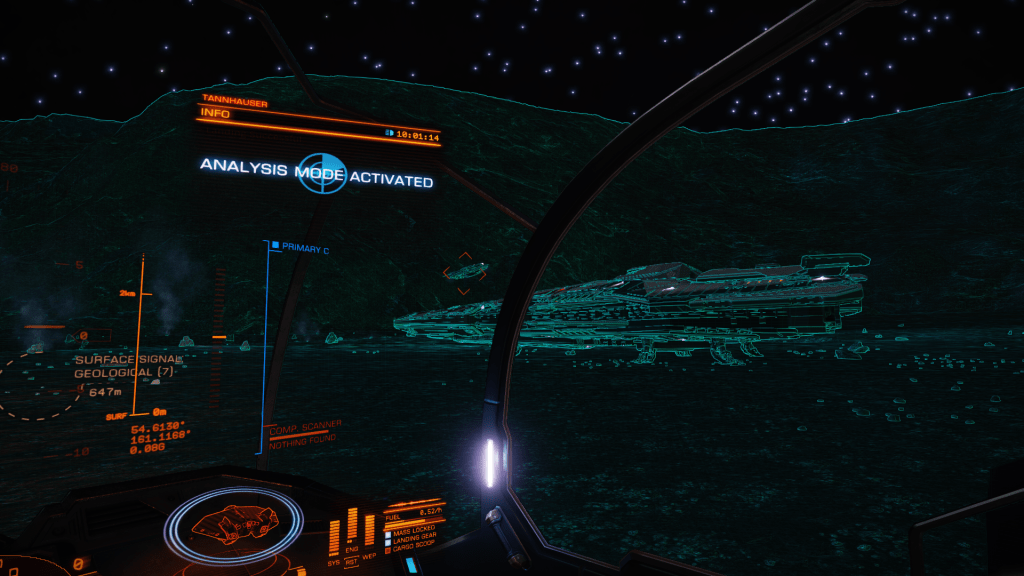Click the Analysis Mode crosshair icon

tap(320, 176)
